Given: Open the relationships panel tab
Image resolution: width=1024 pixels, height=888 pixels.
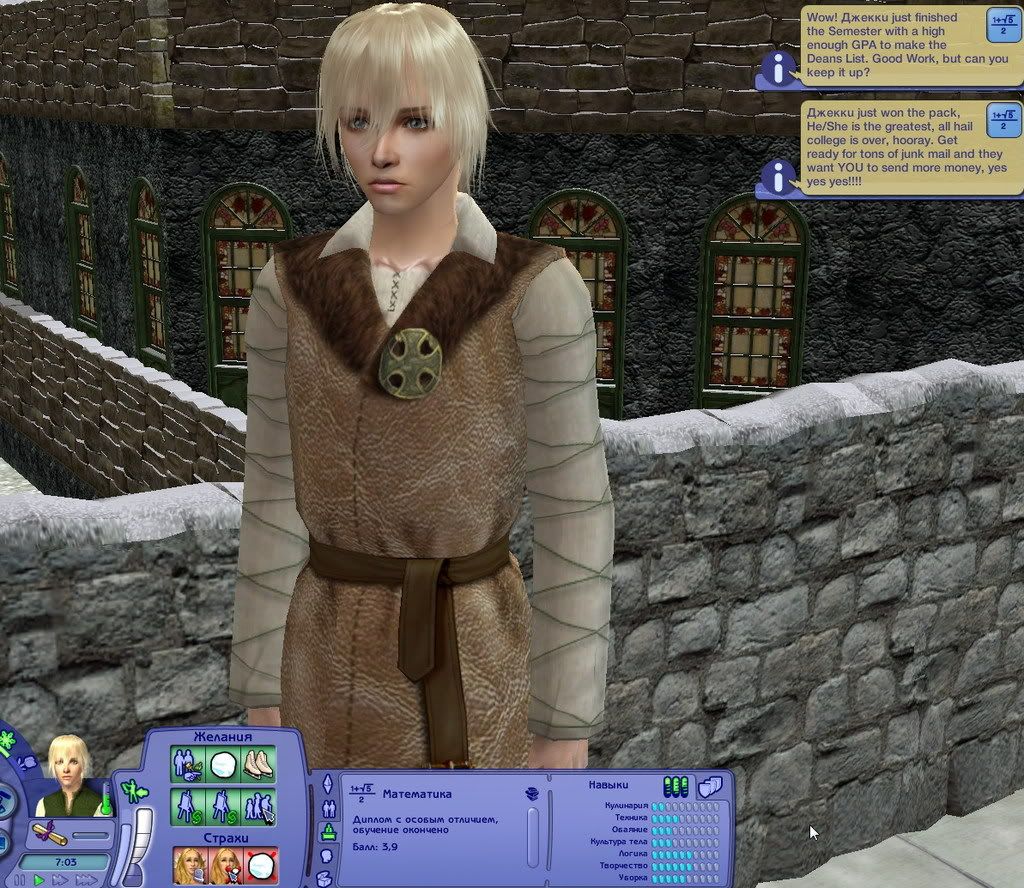Looking at the screenshot, I should (x=327, y=808).
